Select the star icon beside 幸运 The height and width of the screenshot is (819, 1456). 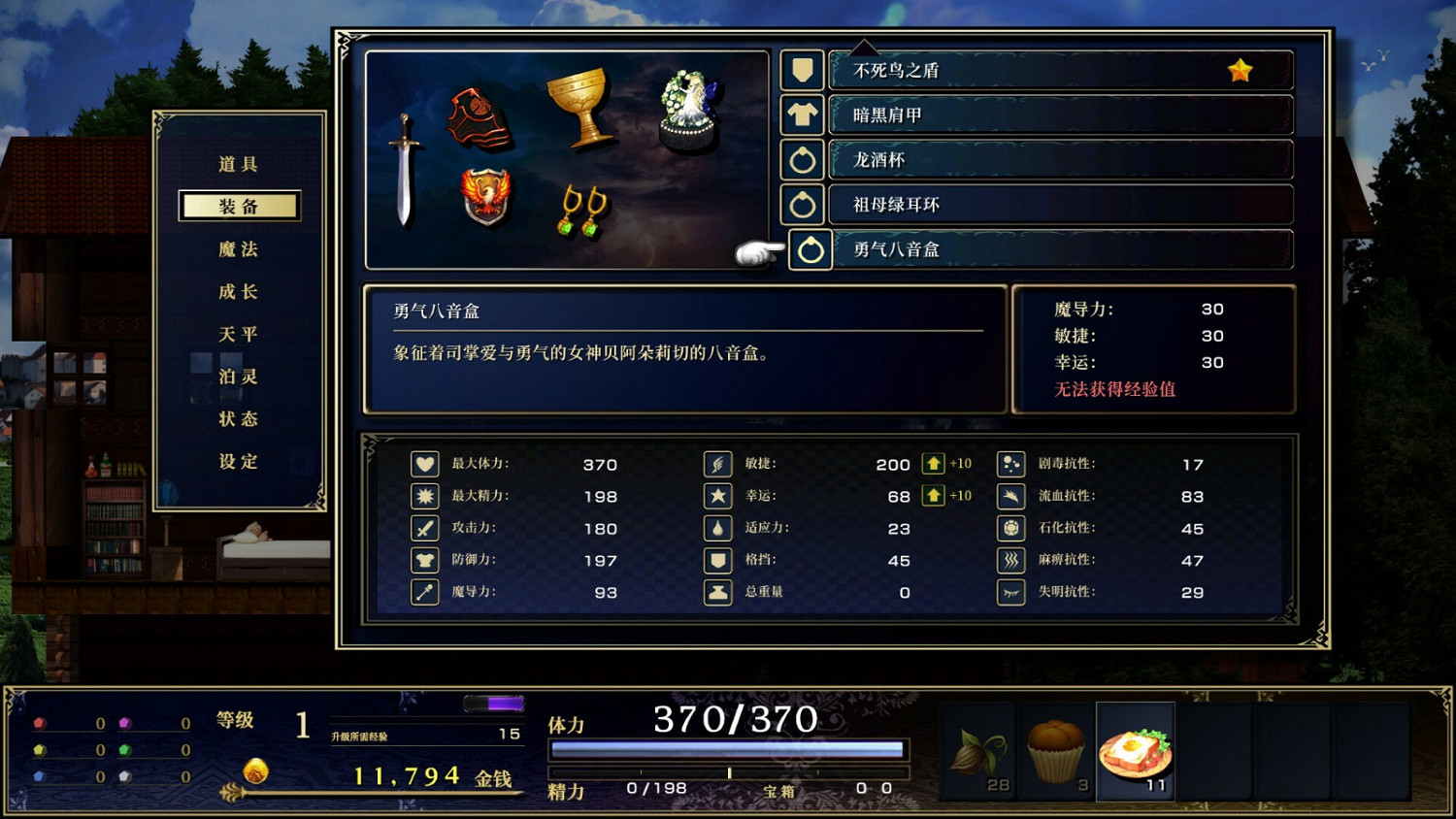(x=717, y=496)
